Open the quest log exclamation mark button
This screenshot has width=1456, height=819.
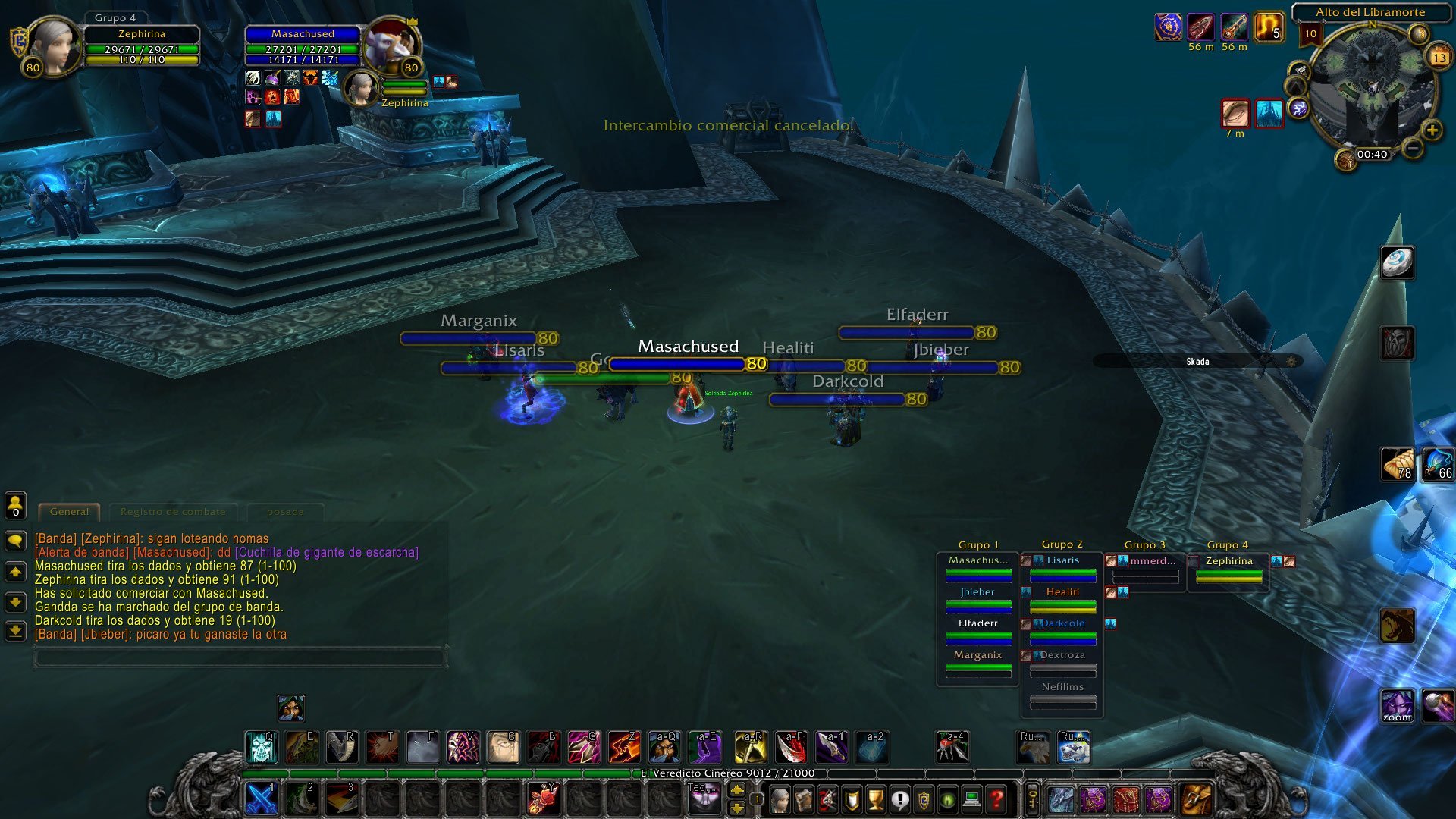[x=899, y=799]
